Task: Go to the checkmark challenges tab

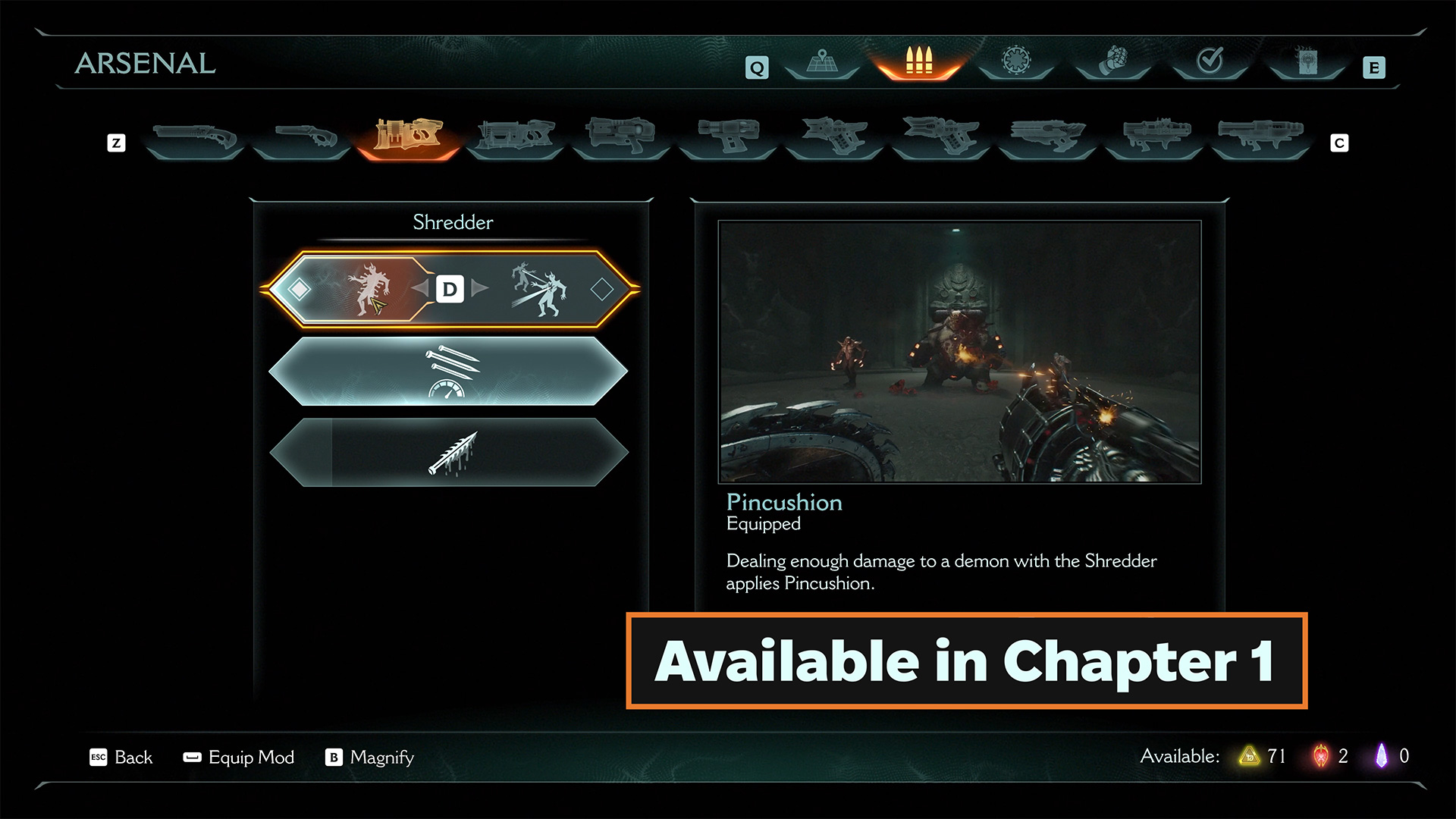Action: click(x=1210, y=62)
